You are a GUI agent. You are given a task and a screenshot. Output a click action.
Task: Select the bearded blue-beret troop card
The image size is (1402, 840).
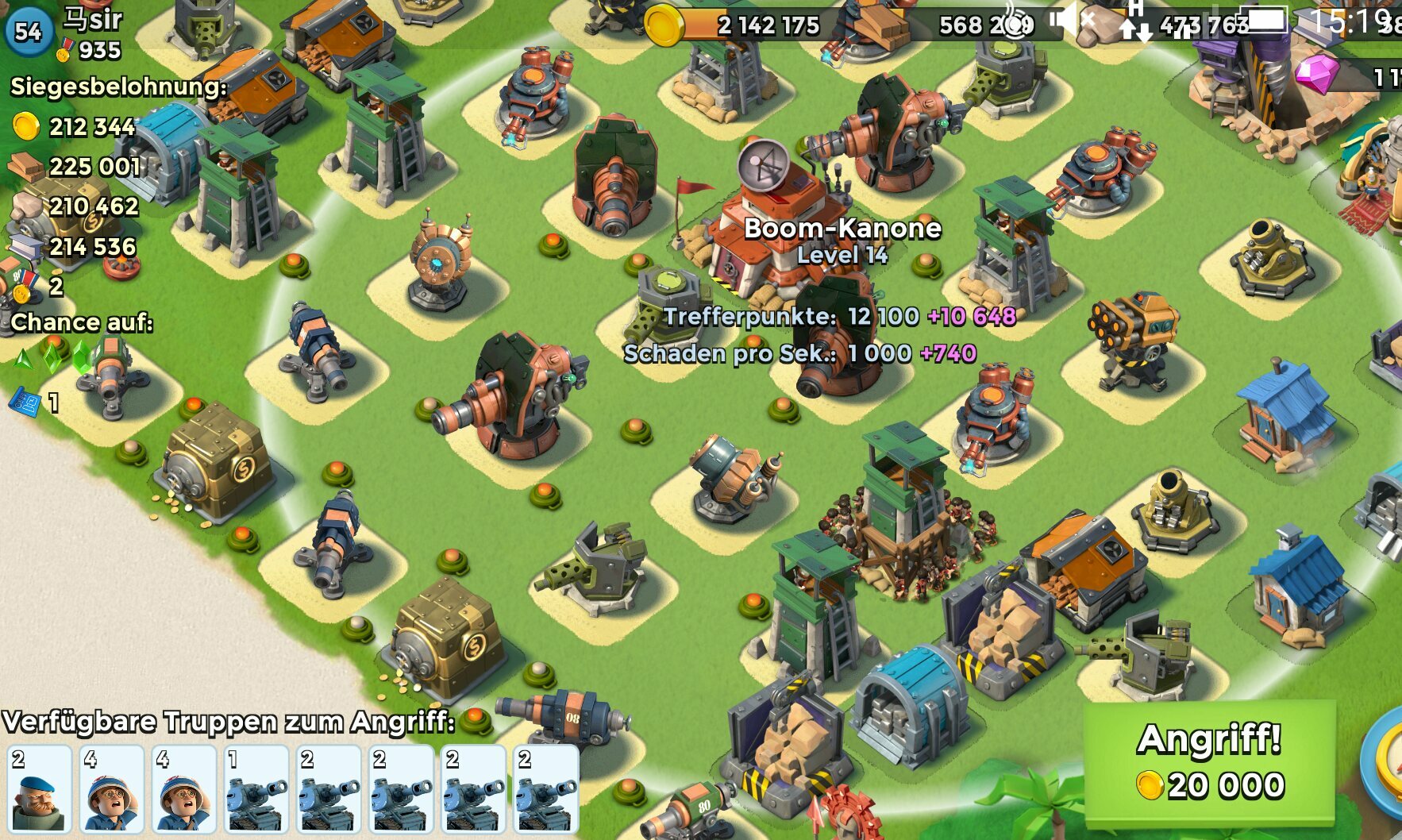tap(39, 789)
